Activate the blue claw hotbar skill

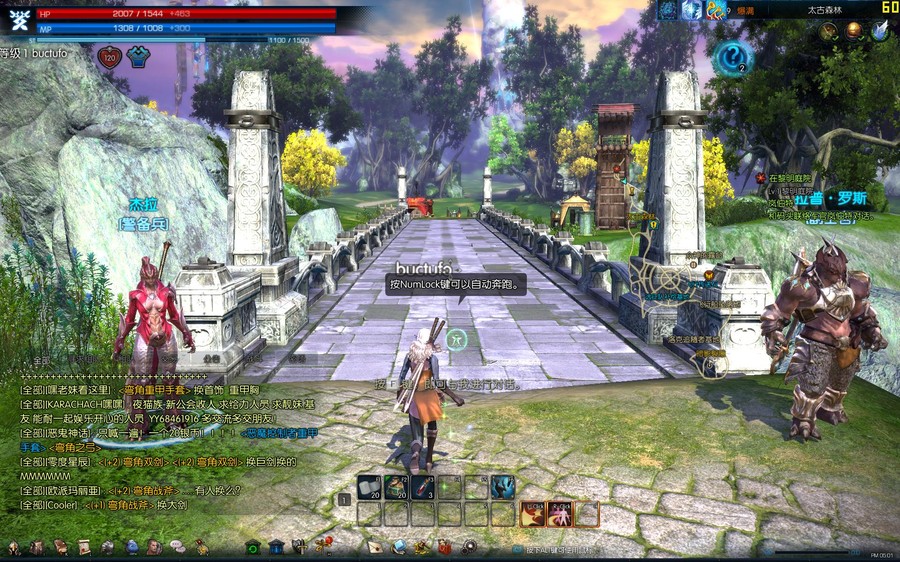pyautogui.click(x=502, y=487)
